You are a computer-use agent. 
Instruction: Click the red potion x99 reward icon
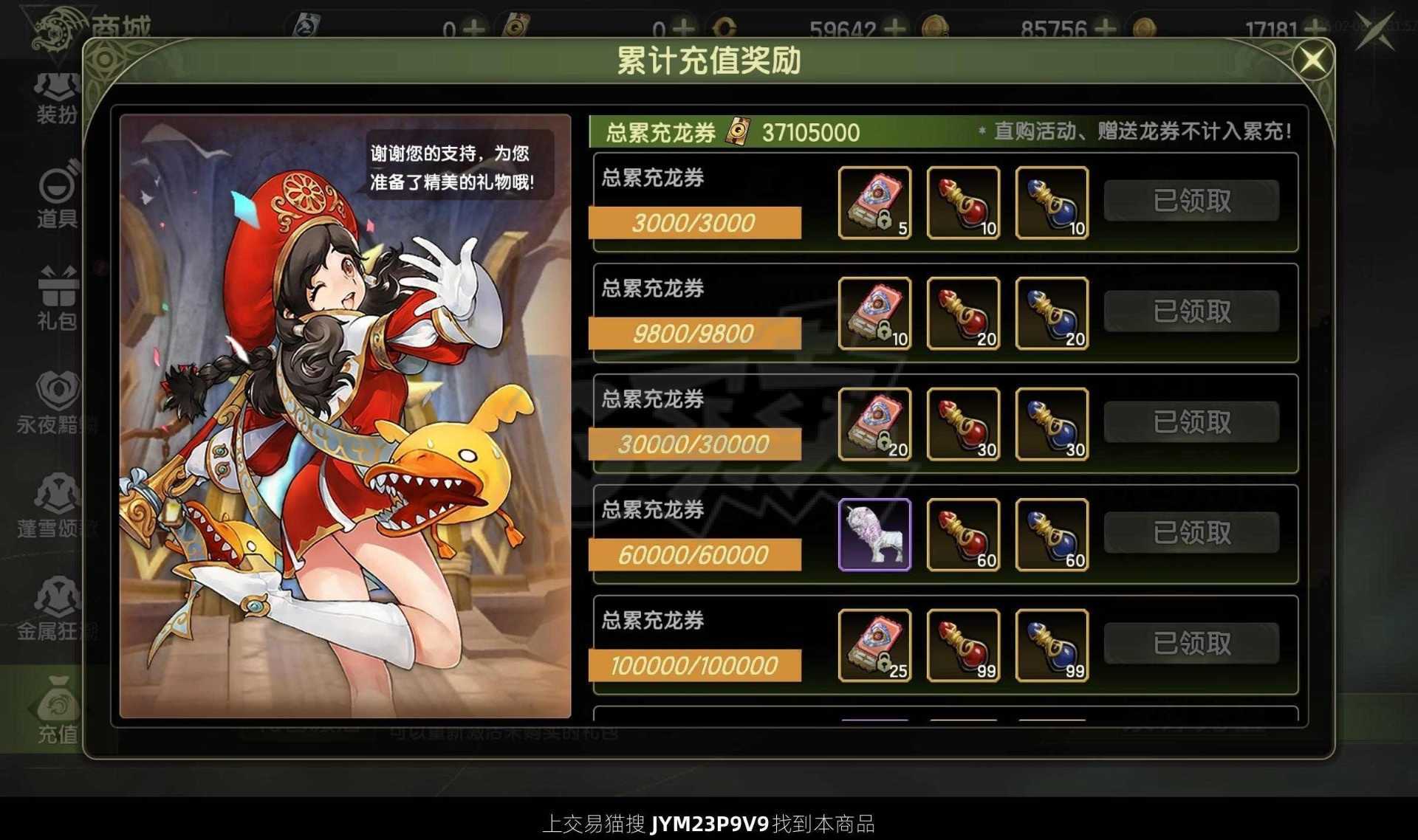coord(964,644)
